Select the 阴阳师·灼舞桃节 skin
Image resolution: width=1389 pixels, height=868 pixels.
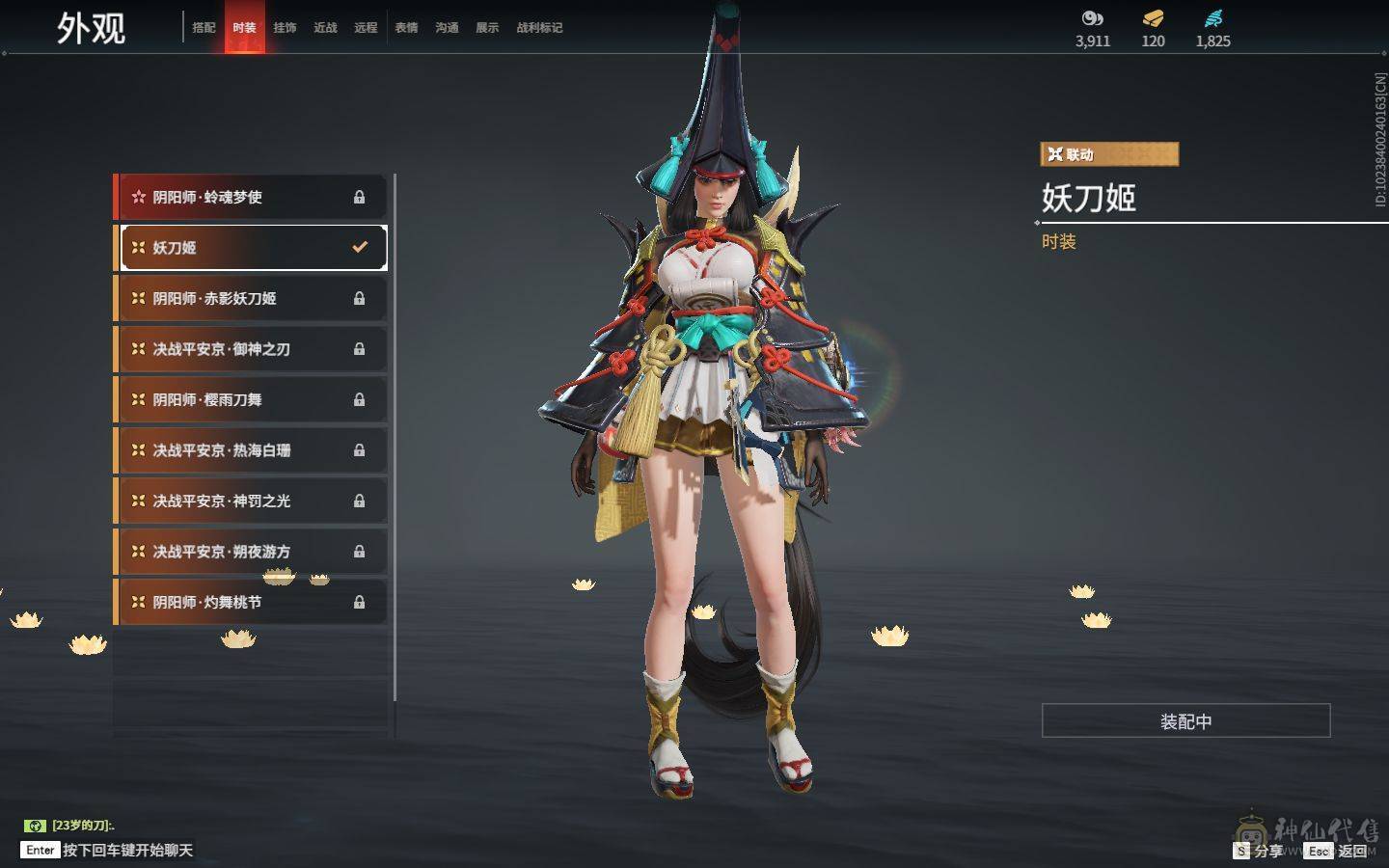pos(251,603)
